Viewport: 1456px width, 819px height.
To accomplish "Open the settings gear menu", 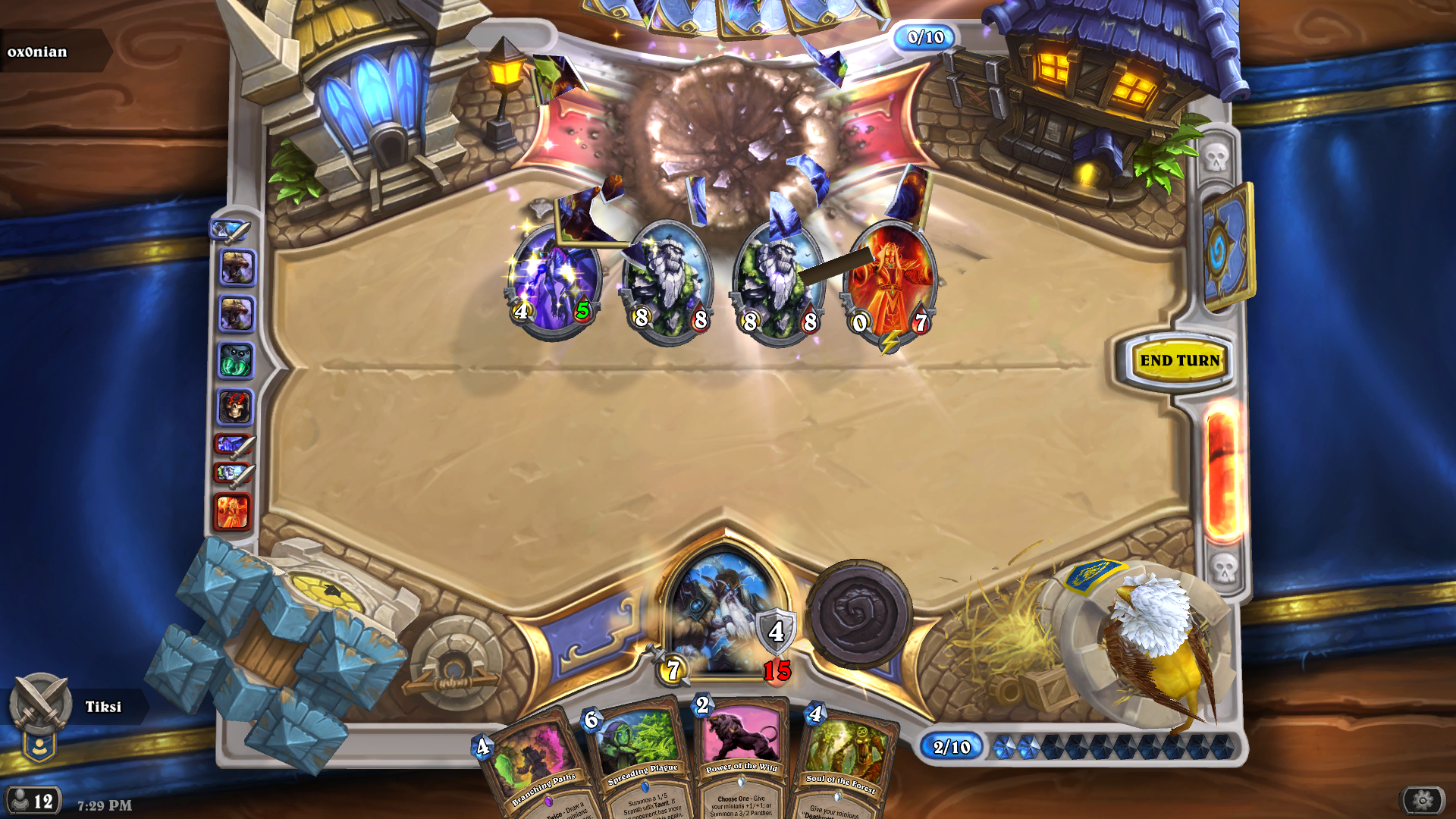I will click(x=1422, y=800).
